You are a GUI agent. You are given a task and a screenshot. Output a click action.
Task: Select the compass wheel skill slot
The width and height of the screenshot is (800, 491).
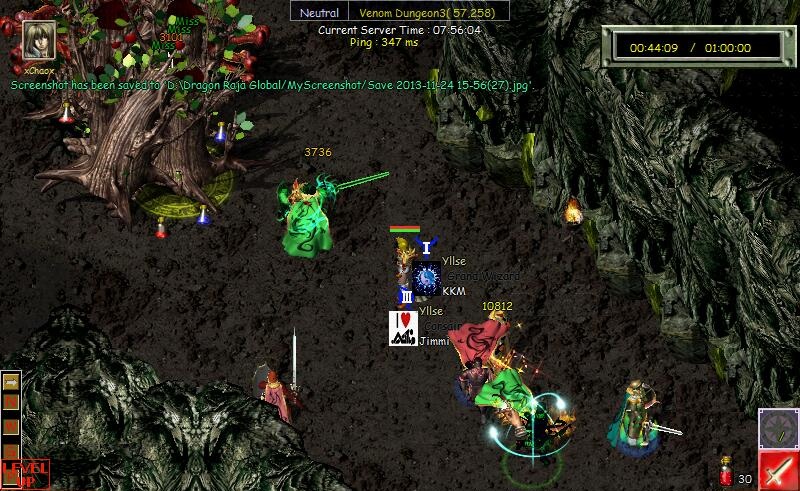776,428
